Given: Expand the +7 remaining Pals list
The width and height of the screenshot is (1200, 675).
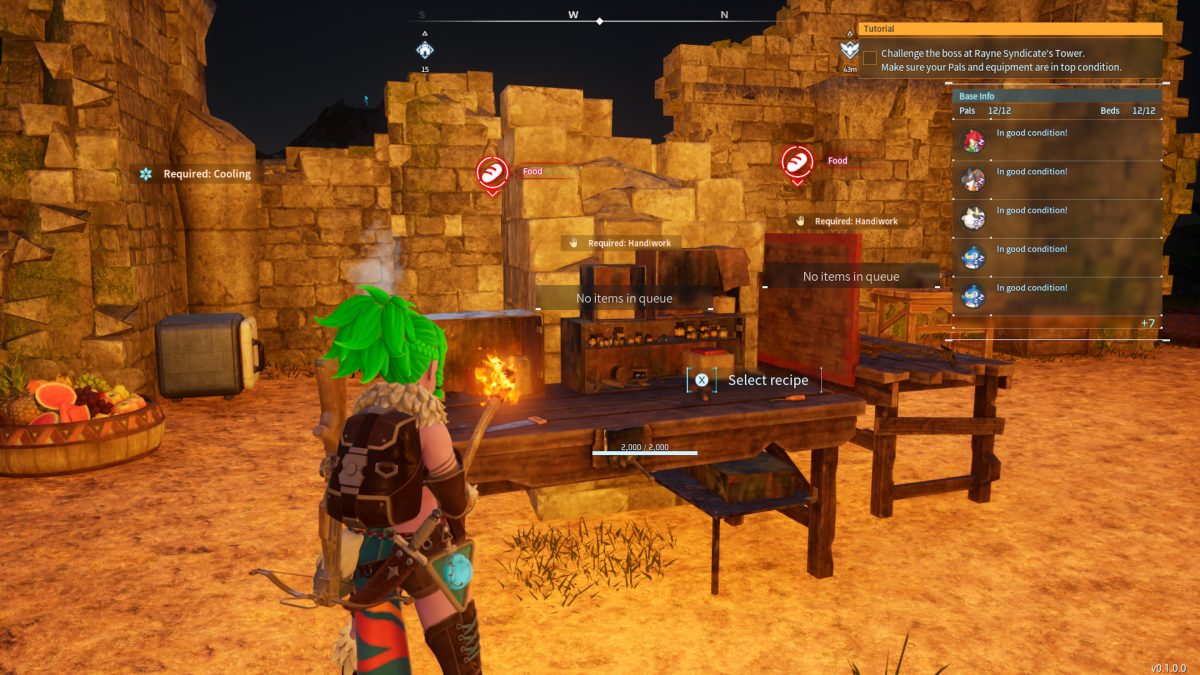Looking at the screenshot, I should click(x=1147, y=323).
